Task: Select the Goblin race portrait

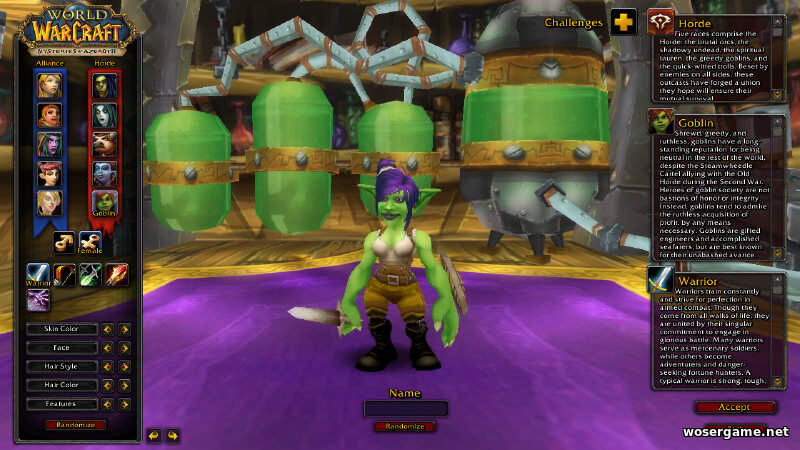Action: [x=105, y=202]
